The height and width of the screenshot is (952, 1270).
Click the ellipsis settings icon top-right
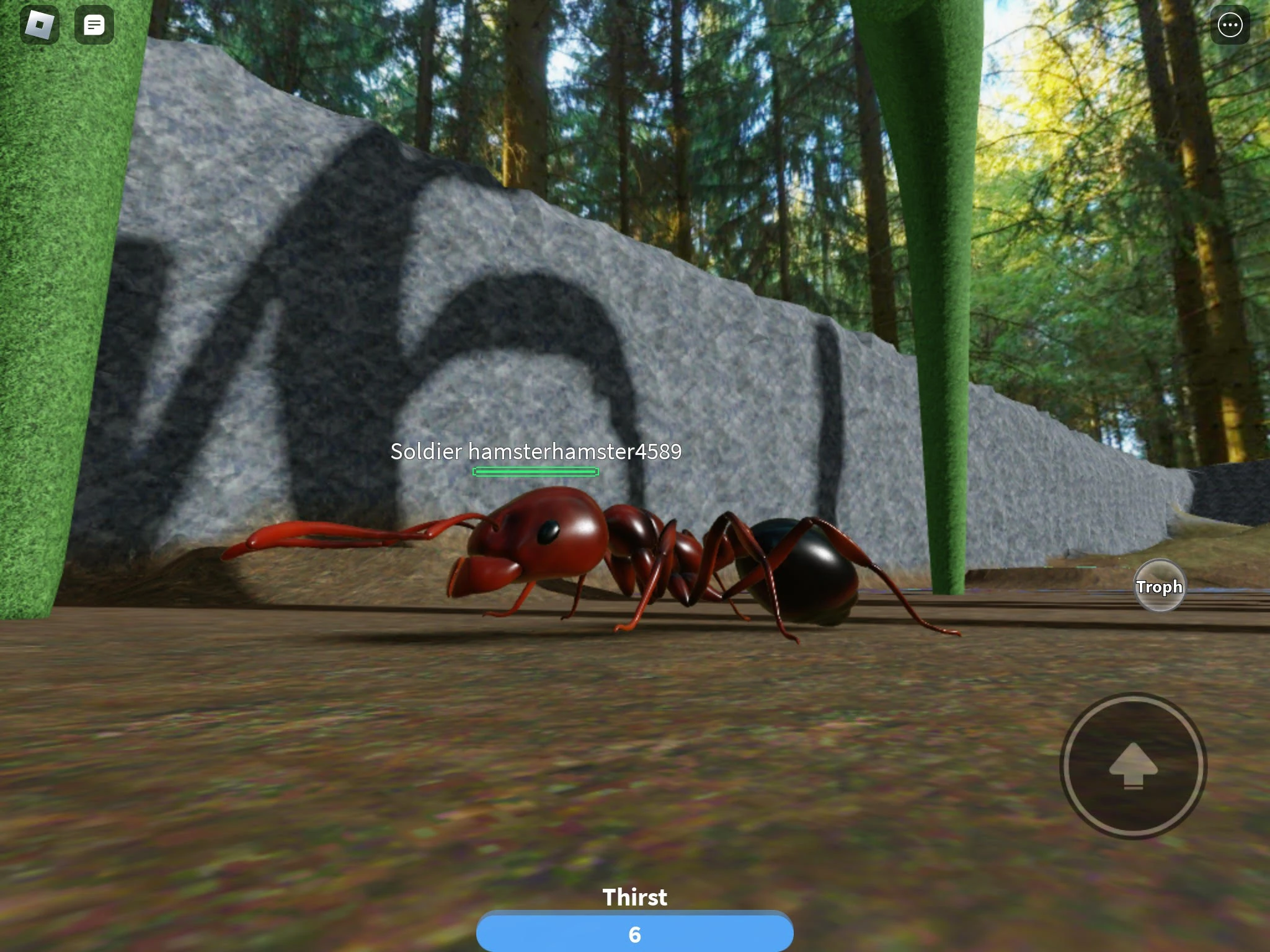coord(1231,25)
